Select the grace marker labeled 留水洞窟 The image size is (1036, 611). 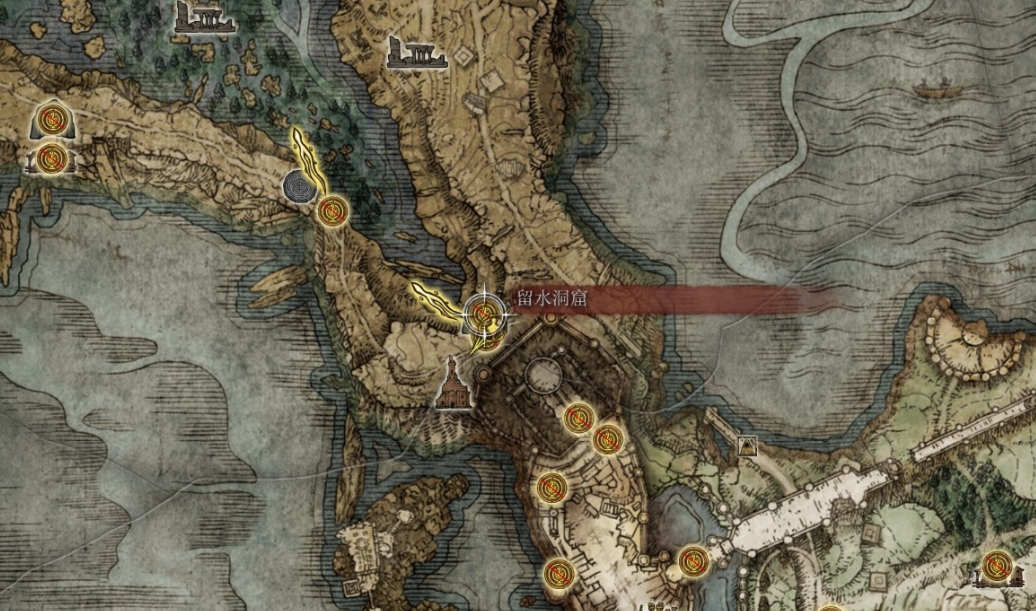[485, 315]
